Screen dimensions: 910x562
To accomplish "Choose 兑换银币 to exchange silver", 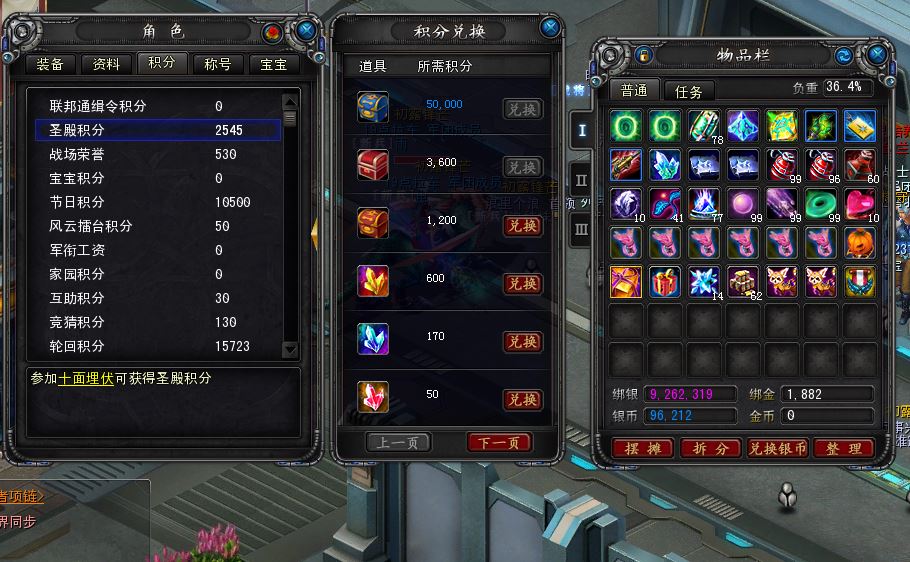I will click(778, 449).
